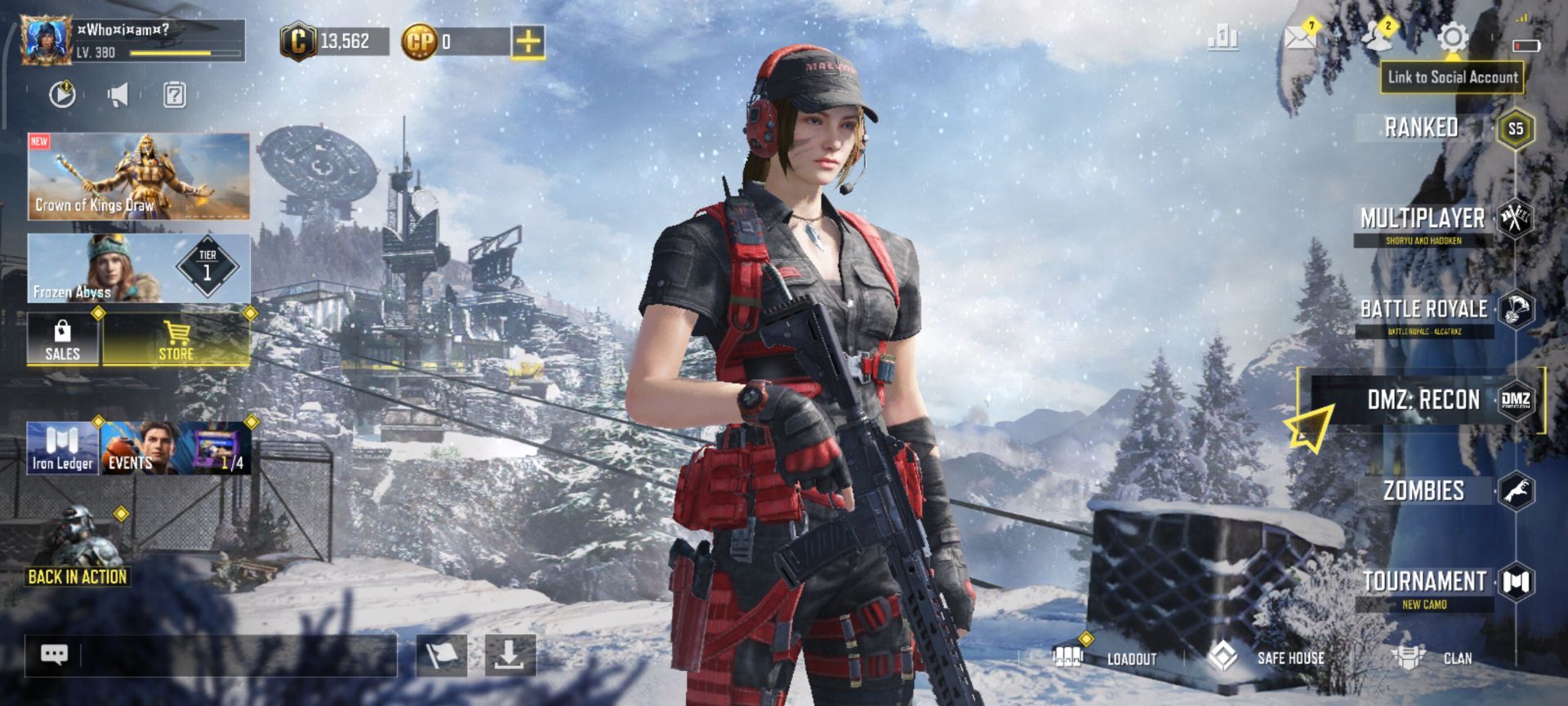Add CP with the yellow plus button
Screen dimensions: 1568x706
point(528,41)
